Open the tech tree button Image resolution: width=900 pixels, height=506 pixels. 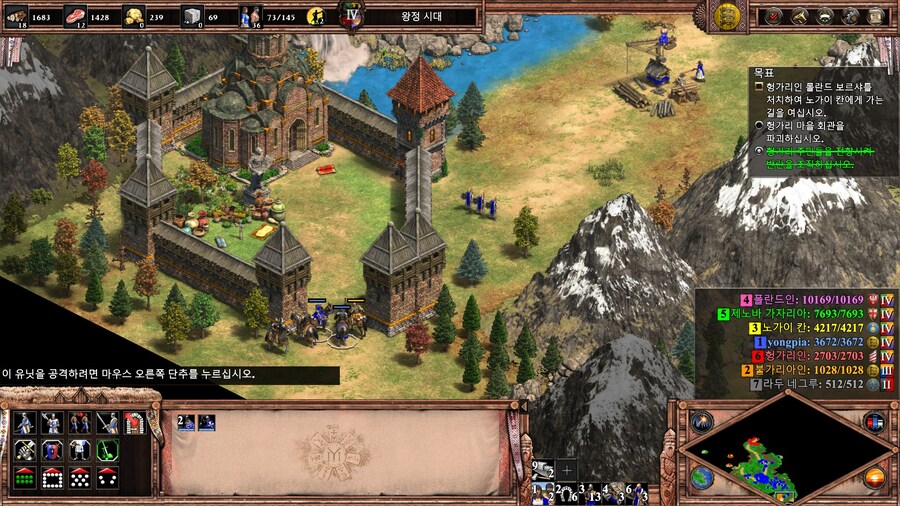coord(850,15)
